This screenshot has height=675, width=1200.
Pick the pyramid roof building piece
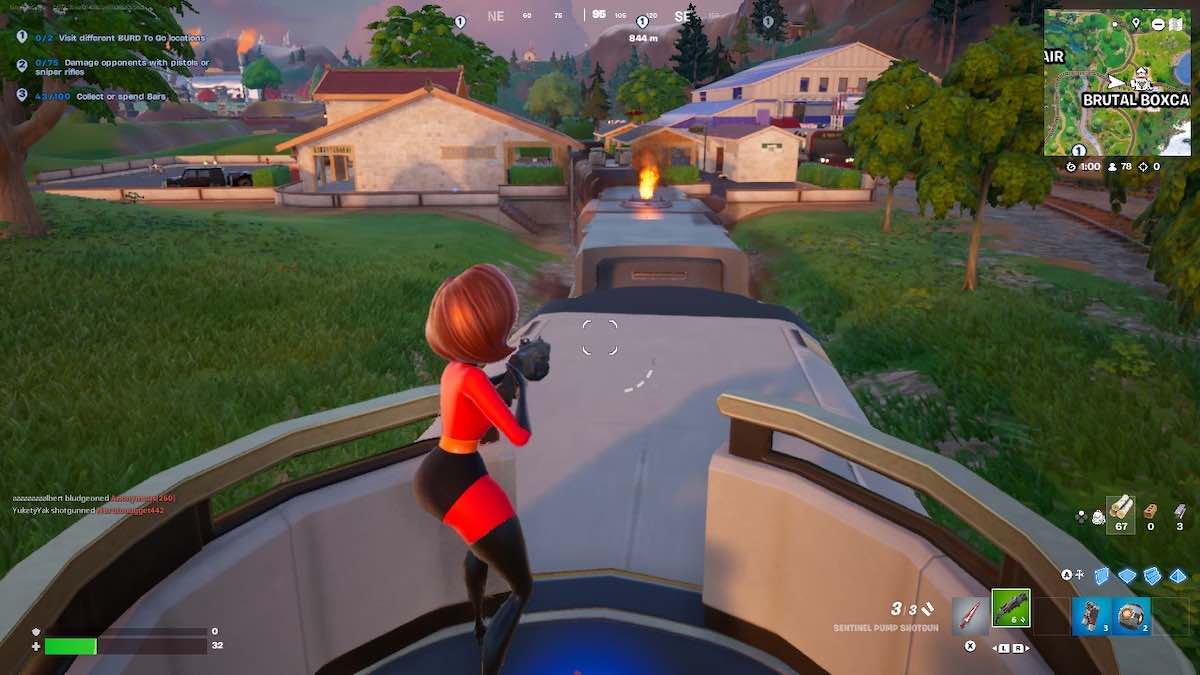[1178, 575]
